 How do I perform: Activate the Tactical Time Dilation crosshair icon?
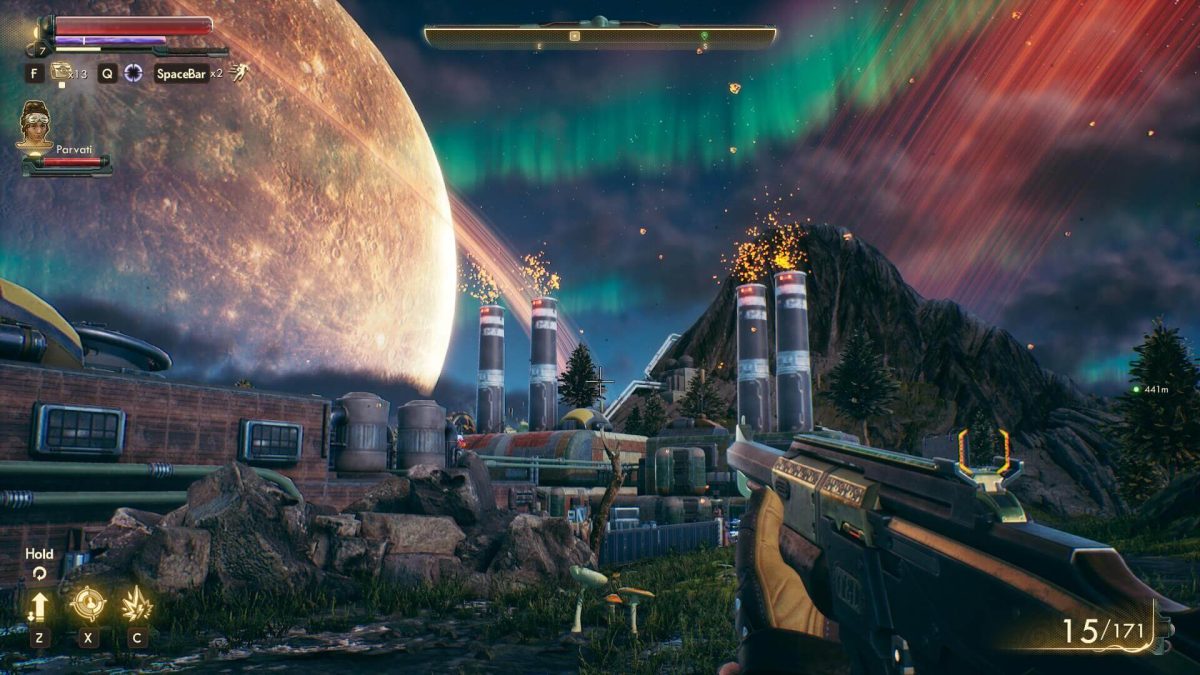click(x=133, y=72)
